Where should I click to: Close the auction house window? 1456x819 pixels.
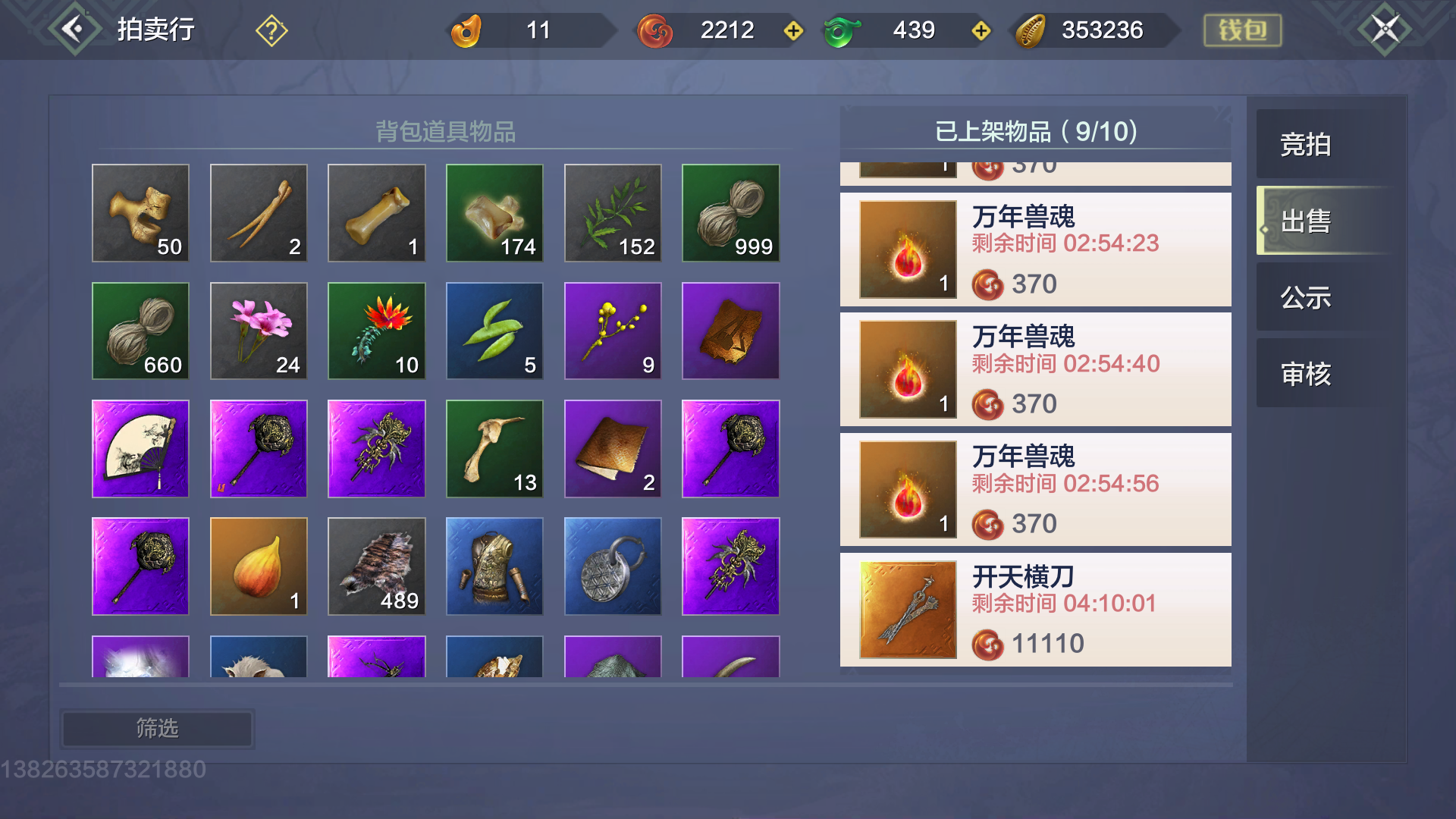coord(1385,28)
